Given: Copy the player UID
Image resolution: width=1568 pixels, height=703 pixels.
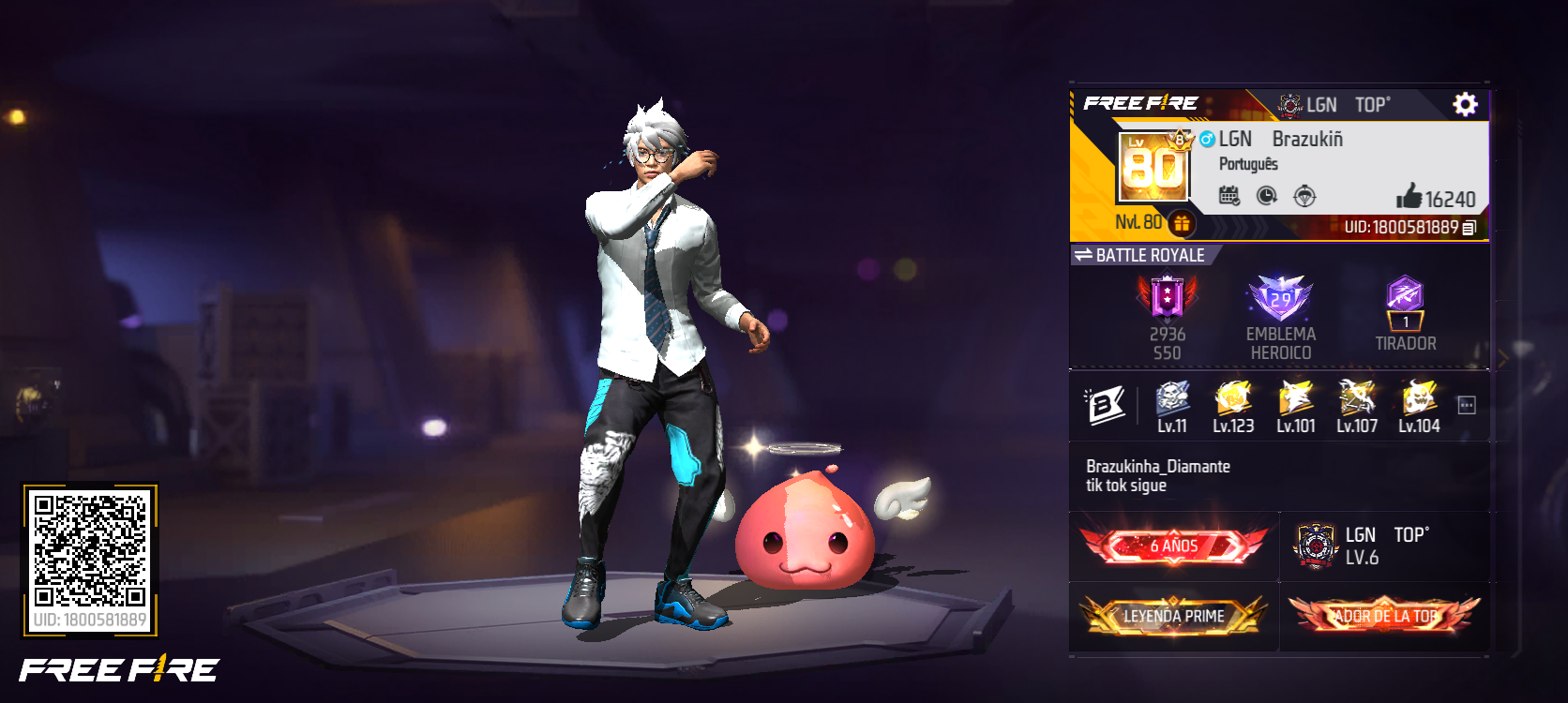Looking at the screenshot, I should tap(1469, 228).
